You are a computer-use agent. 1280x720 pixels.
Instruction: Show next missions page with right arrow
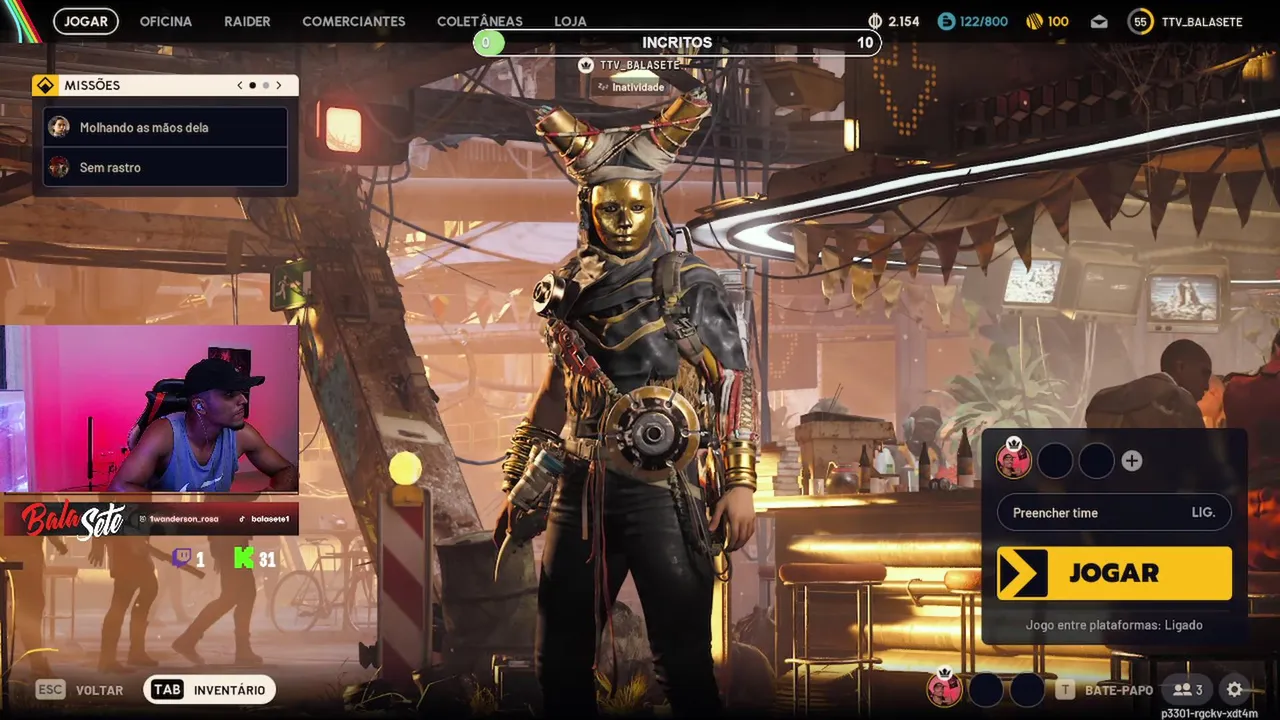coord(279,86)
